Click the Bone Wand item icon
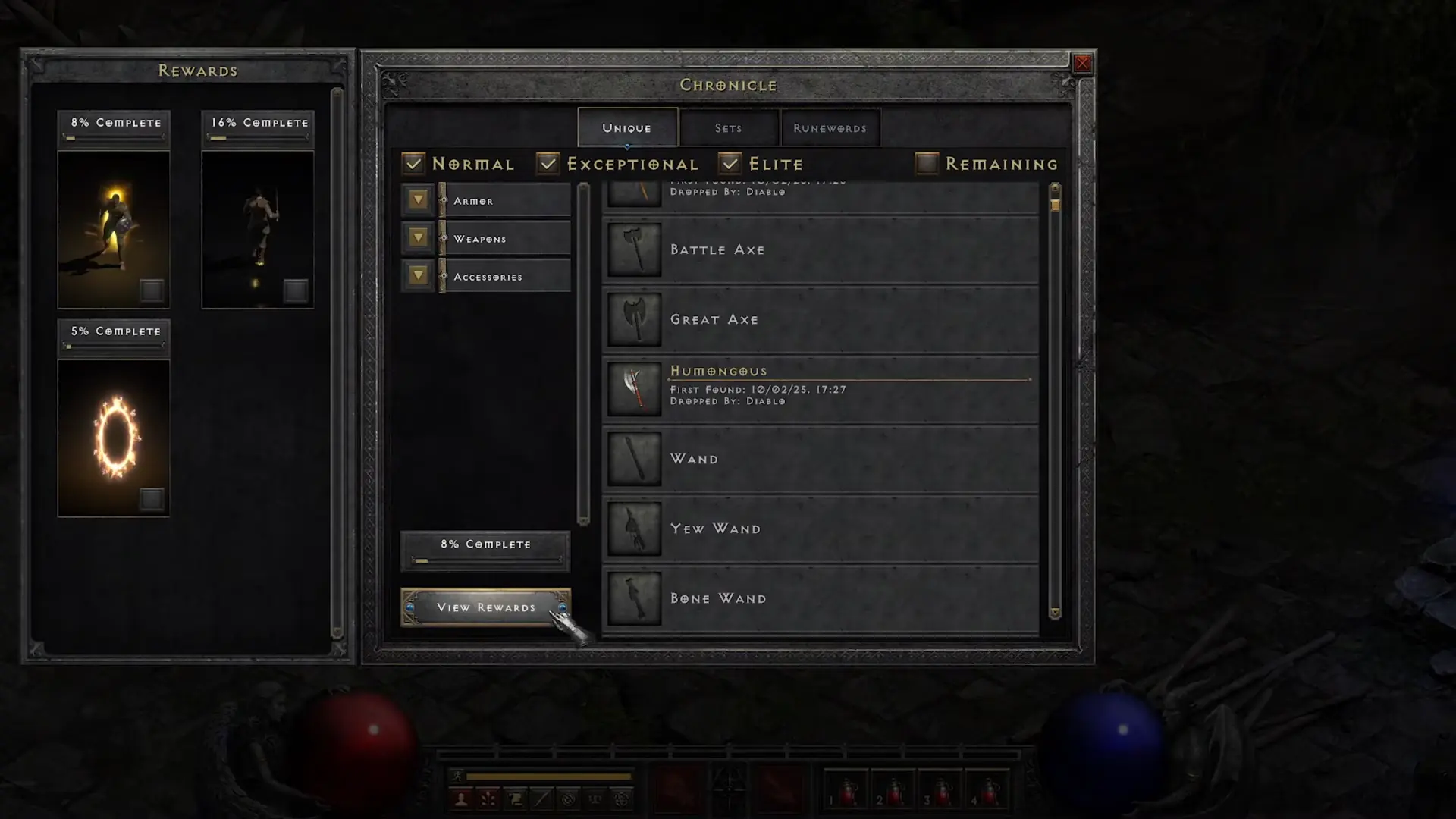 (634, 598)
